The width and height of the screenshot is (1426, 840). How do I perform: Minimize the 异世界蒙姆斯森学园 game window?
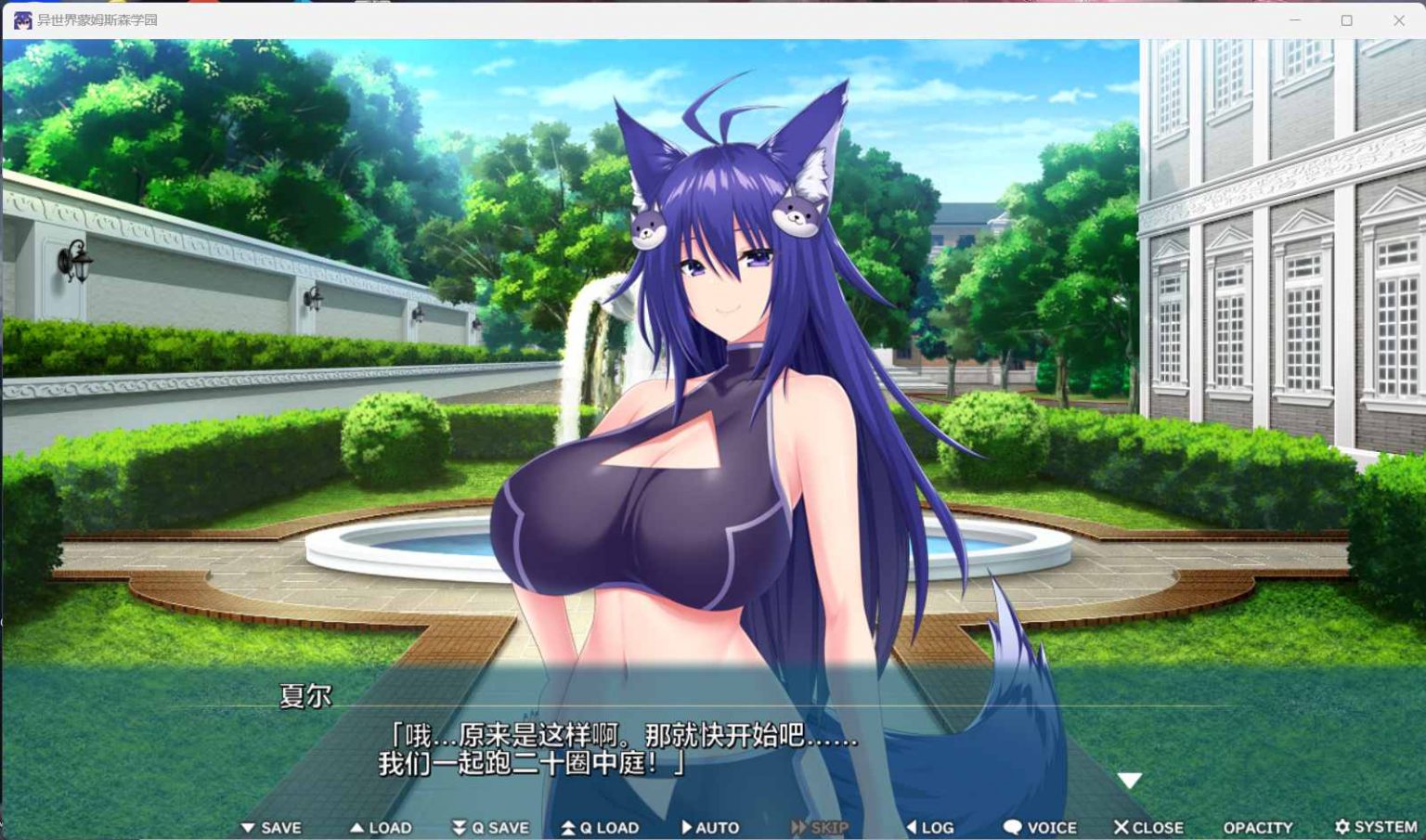pos(1294,19)
